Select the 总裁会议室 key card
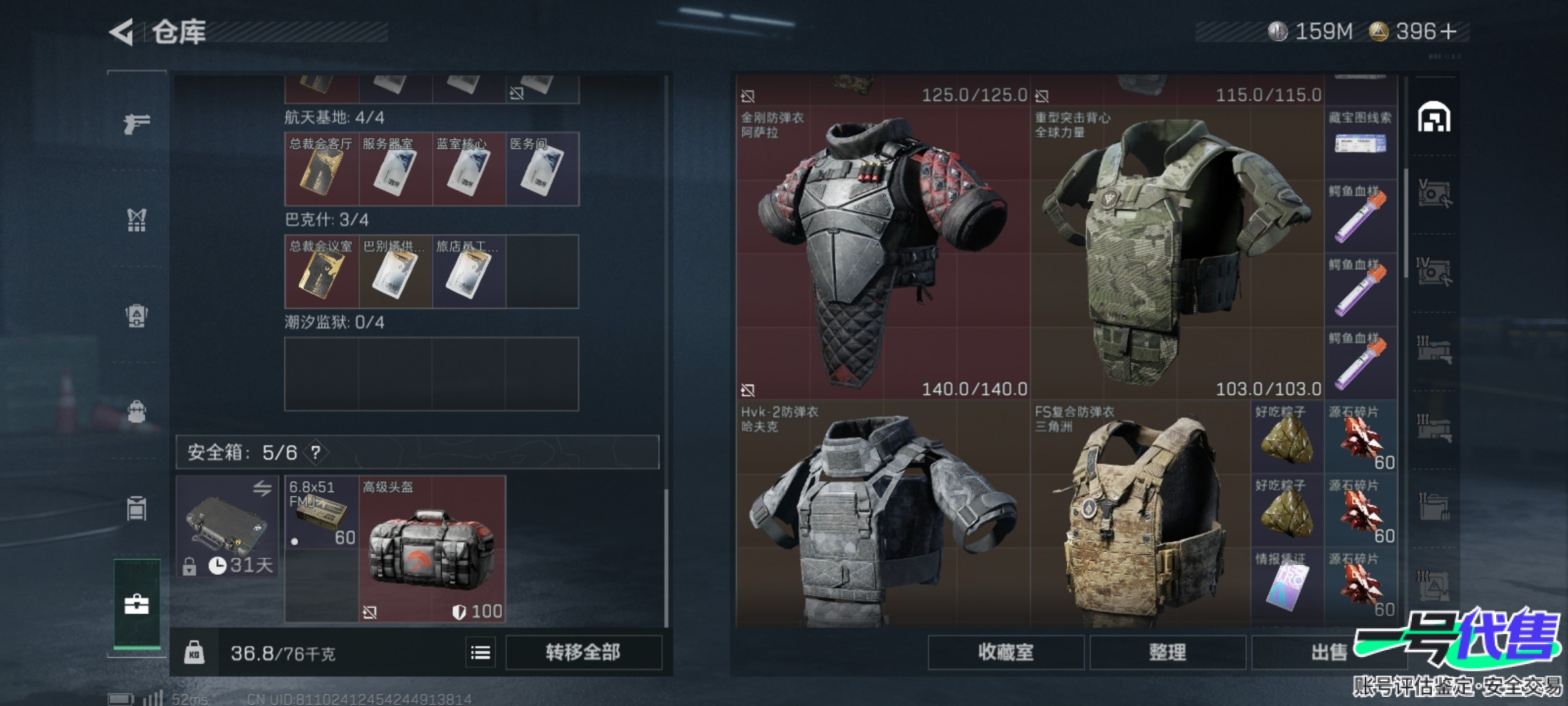This screenshot has height=706, width=1568. 321,271
